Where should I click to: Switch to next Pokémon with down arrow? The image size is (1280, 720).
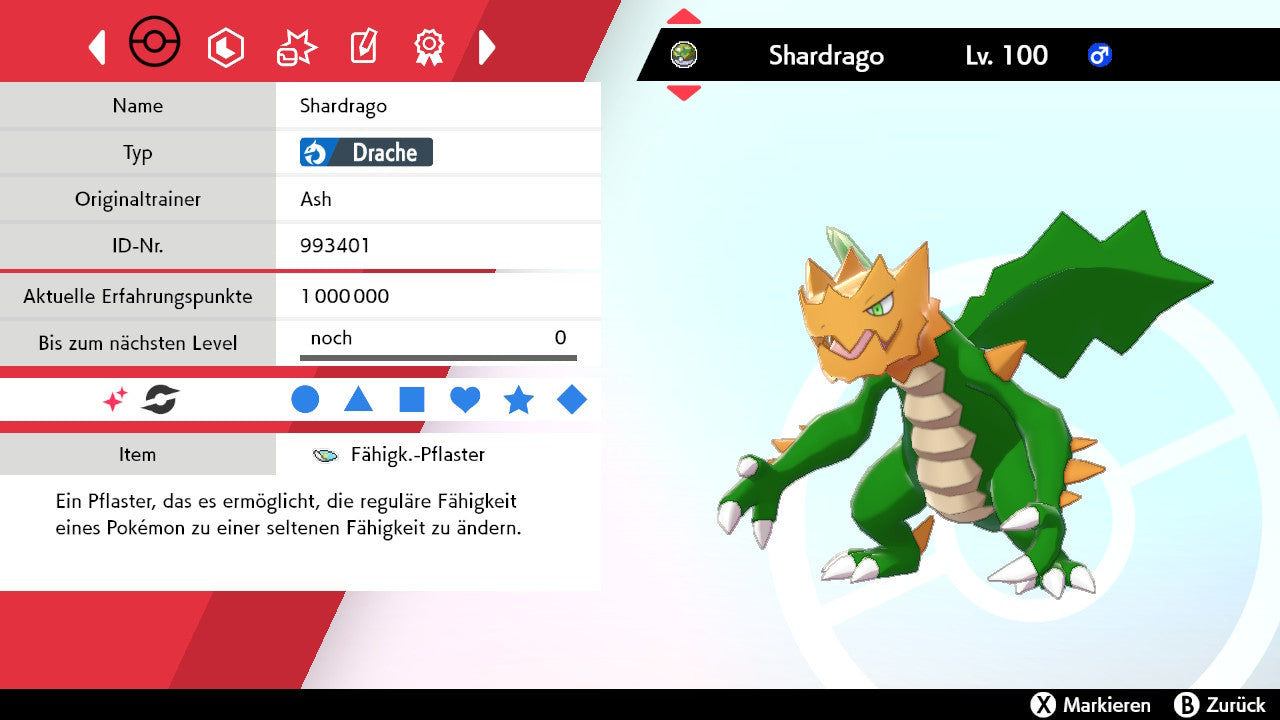click(684, 93)
